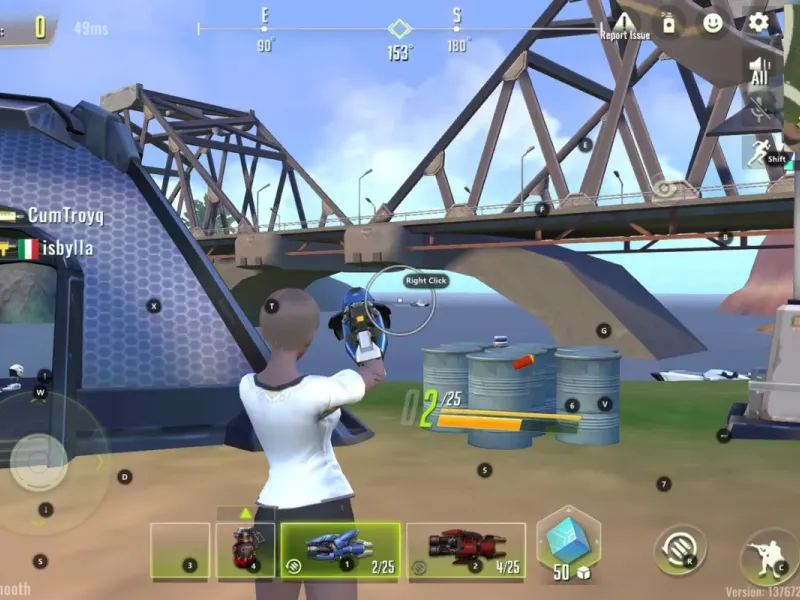The width and height of the screenshot is (800, 600).
Task: Toggle the speaker voice channel set to All
Action: point(761,68)
